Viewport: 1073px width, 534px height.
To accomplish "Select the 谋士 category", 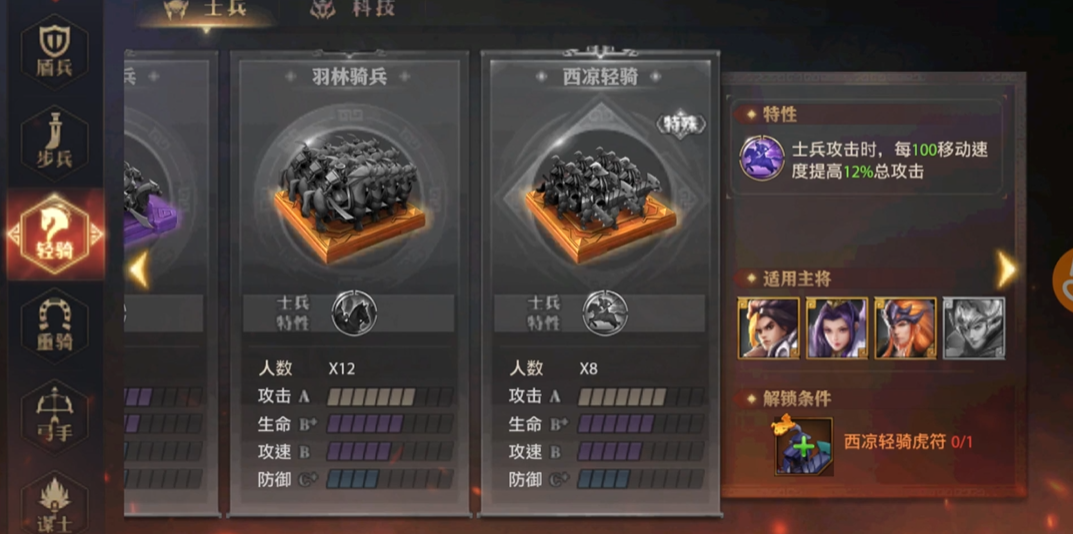I will [x=55, y=500].
